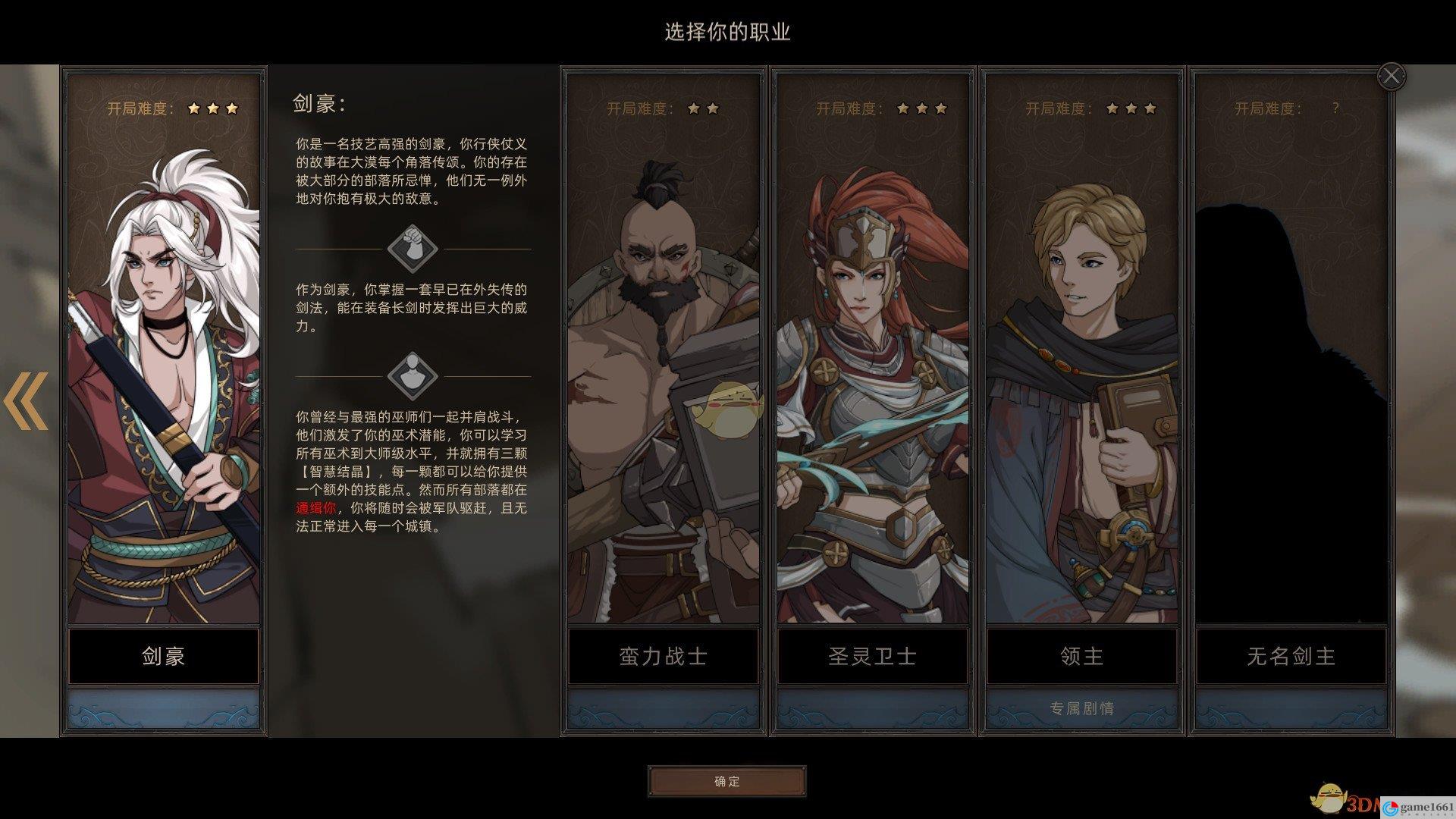Screen dimensions: 1456x819
Task: Pick the 圣灵卫士 red-haired guardian card
Action: [872, 379]
